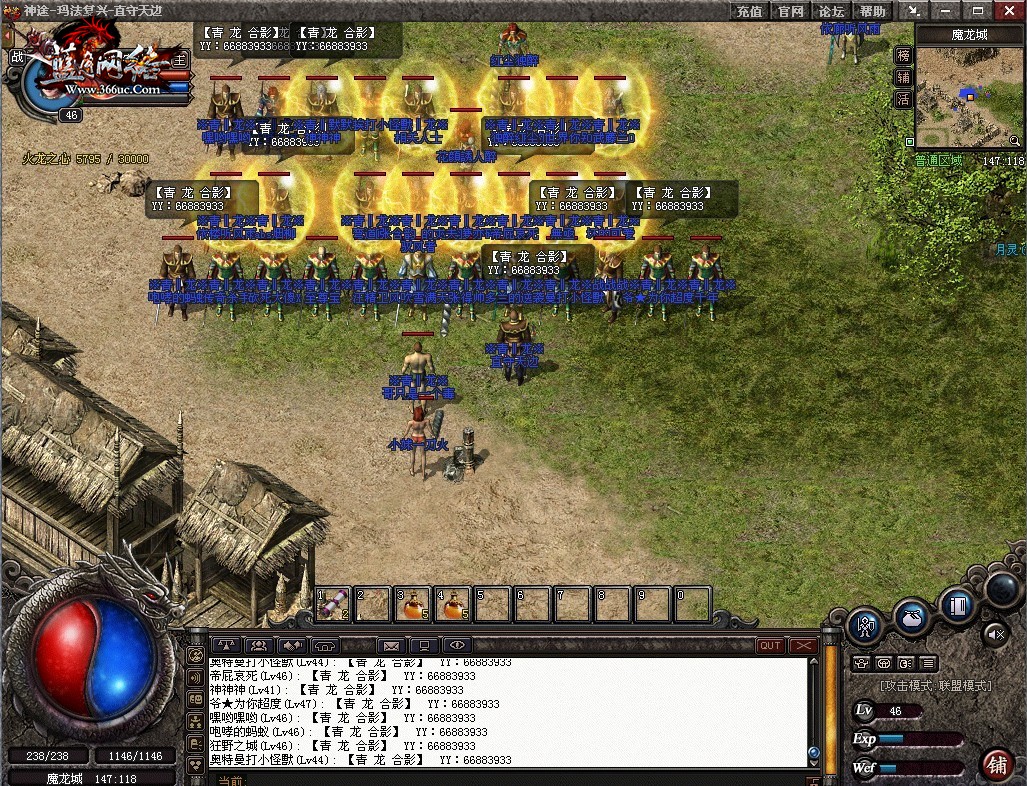Click the QUT button on the chat bar
Viewport: 1027px width, 786px height.
pos(770,646)
